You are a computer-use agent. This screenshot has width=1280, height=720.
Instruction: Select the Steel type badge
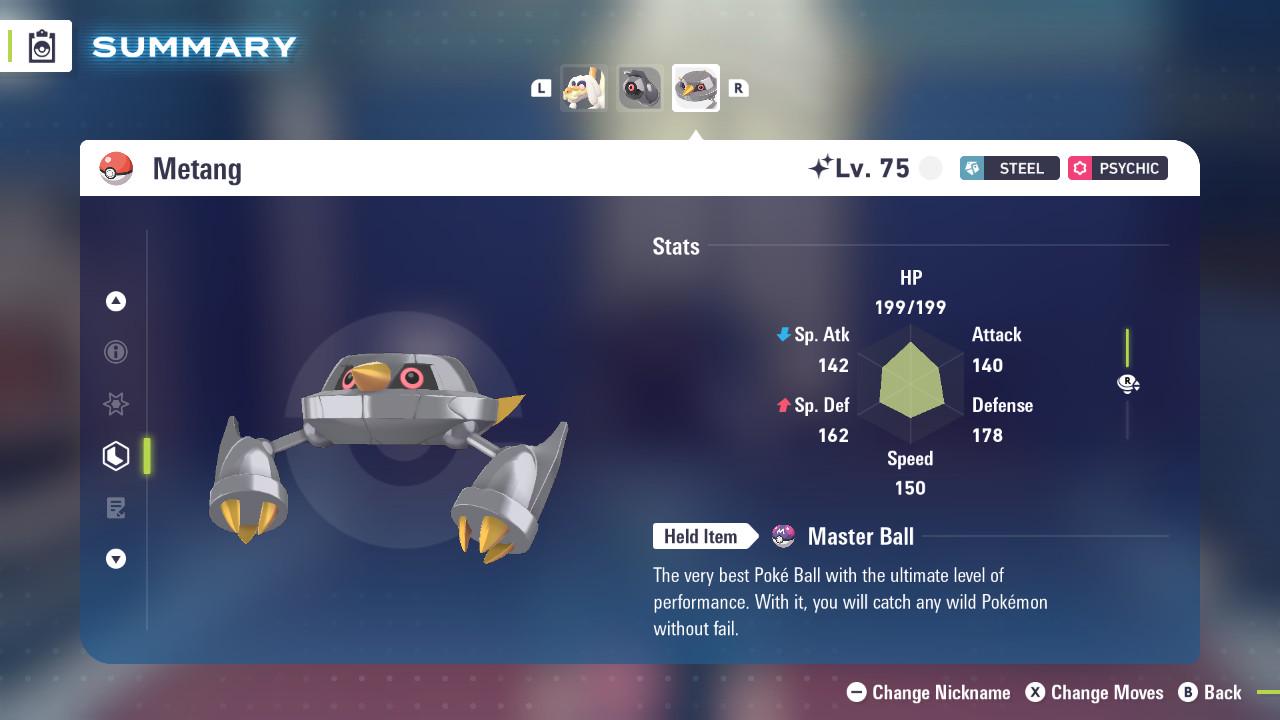[x=1008, y=168]
